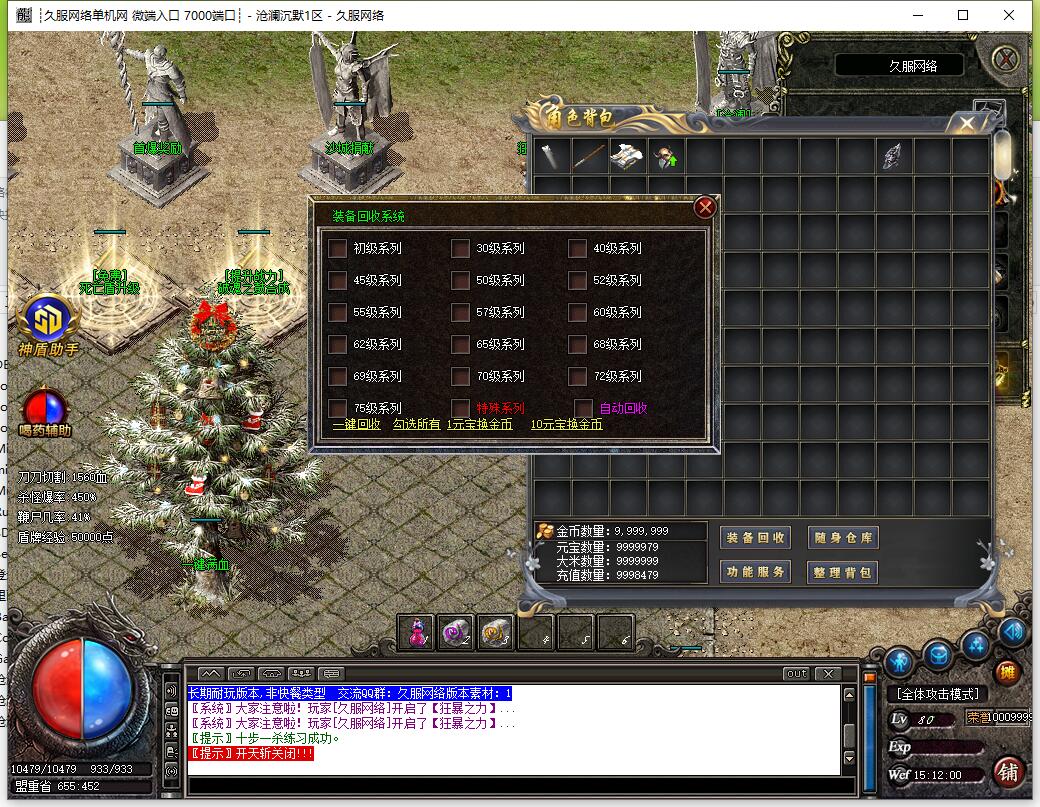Switch the 全体攻击模式 attack mode
The image size is (1040, 807).
tap(936, 693)
